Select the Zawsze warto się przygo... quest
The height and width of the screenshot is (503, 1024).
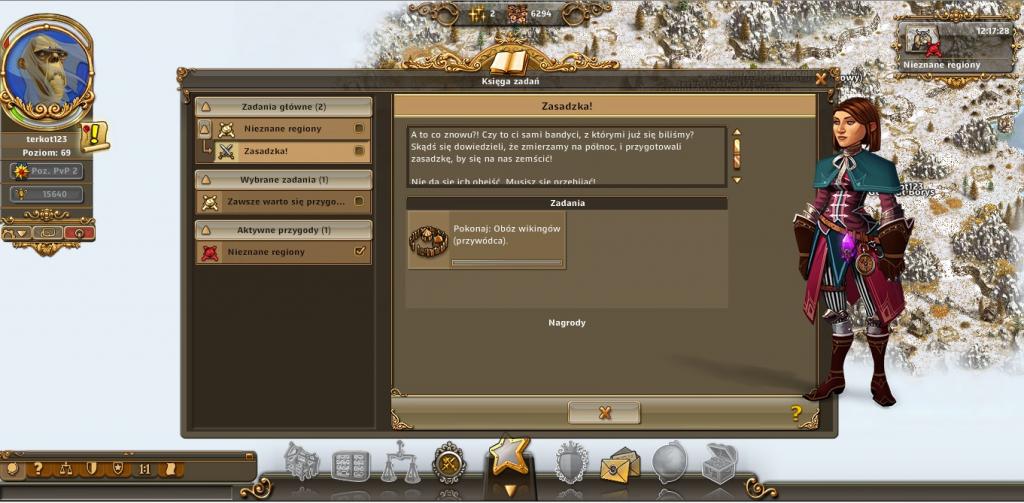click(283, 202)
